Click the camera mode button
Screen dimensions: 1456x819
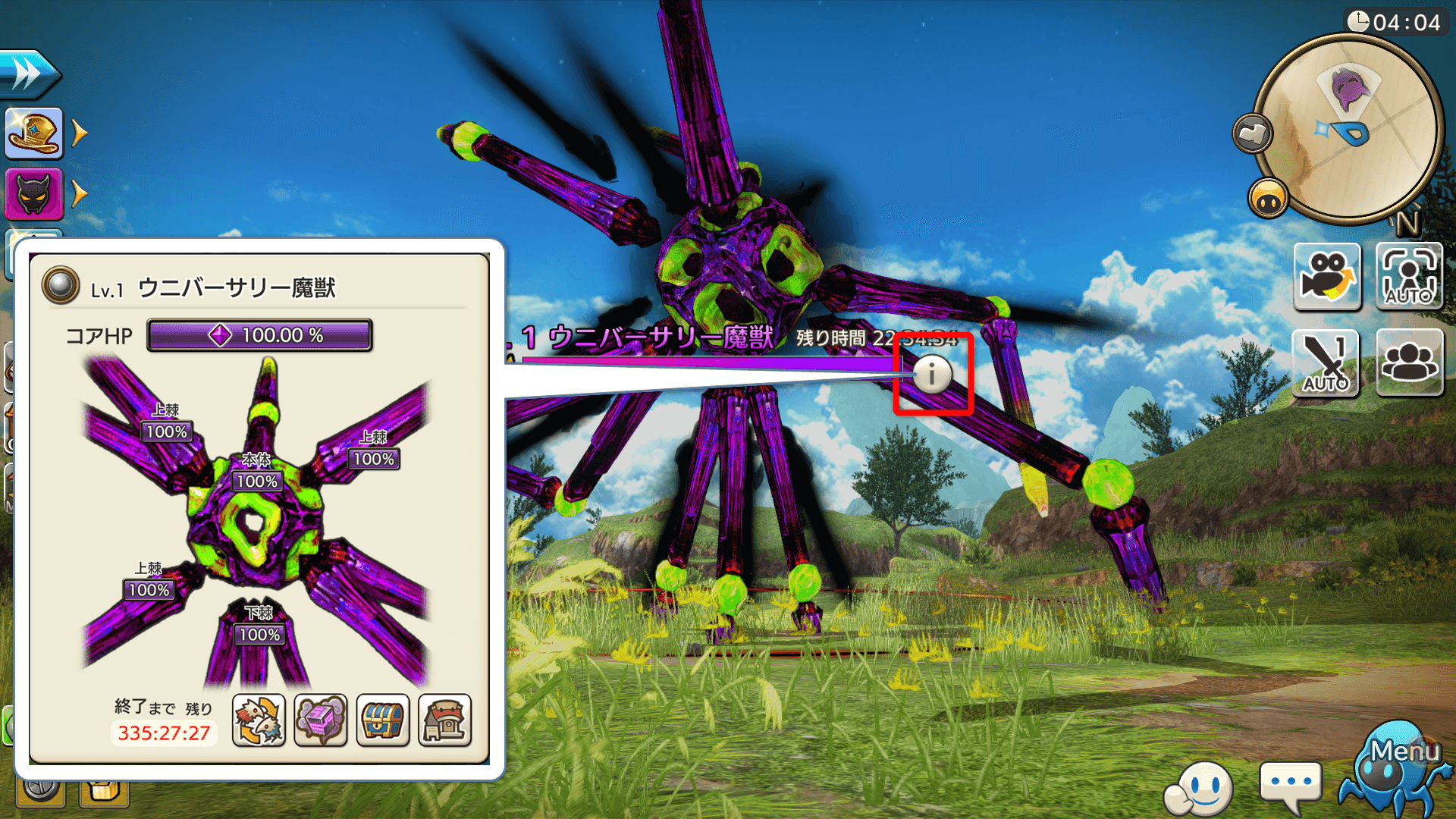(x=1326, y=277)
